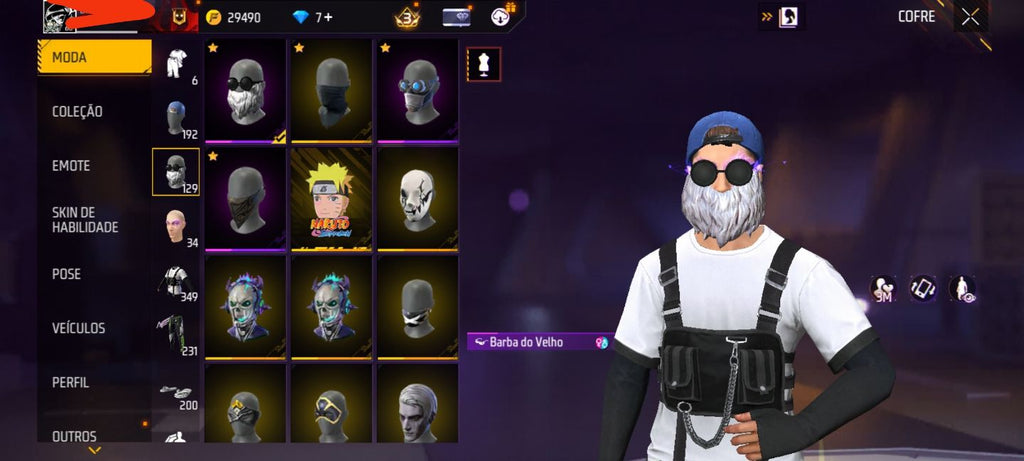Select the outfit set category showing 6
1024x461 pixels.
click(176, 65)
